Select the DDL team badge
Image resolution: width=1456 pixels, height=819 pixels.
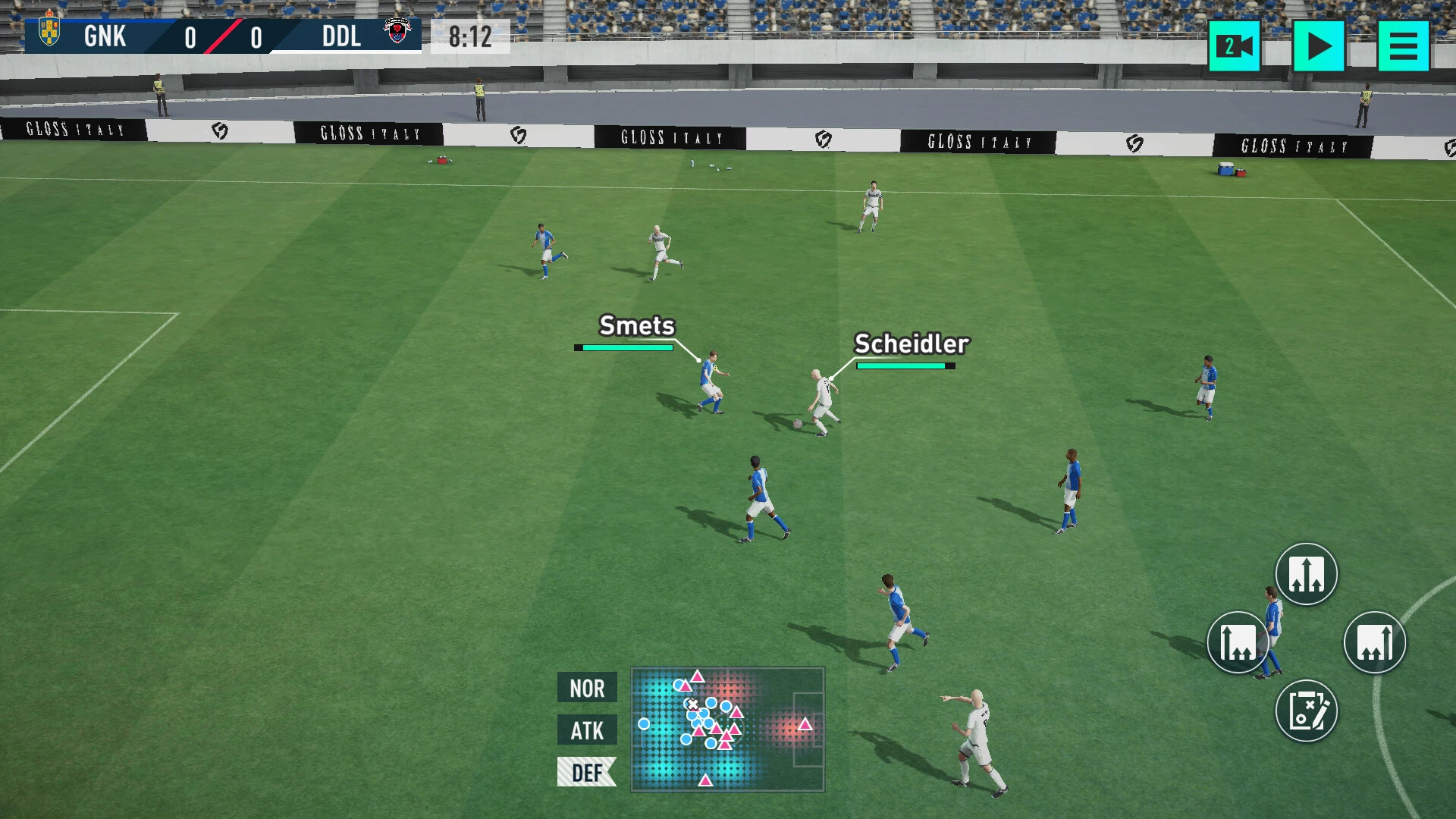[397, 29]
